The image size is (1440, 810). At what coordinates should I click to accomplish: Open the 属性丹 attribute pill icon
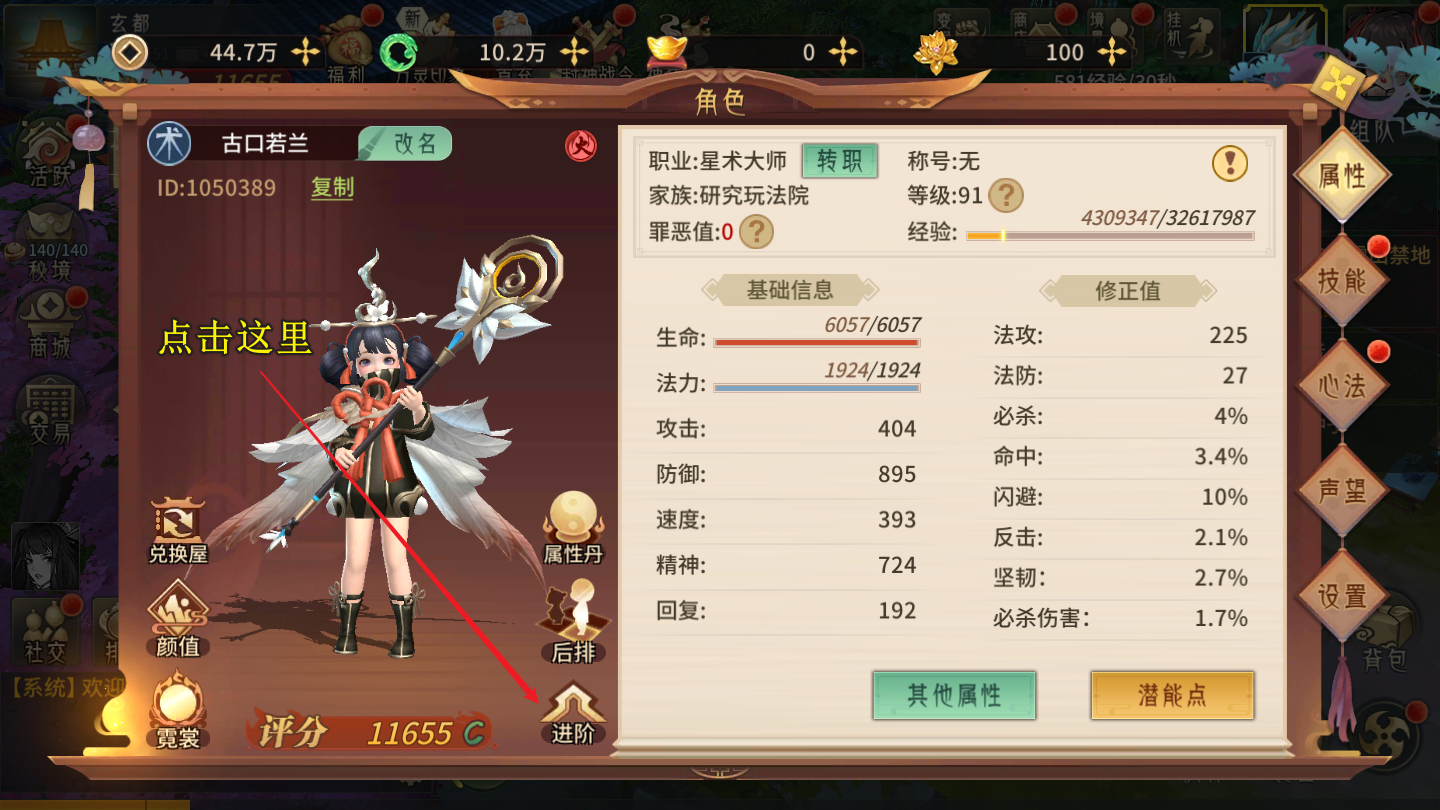[x=573, y=527]
